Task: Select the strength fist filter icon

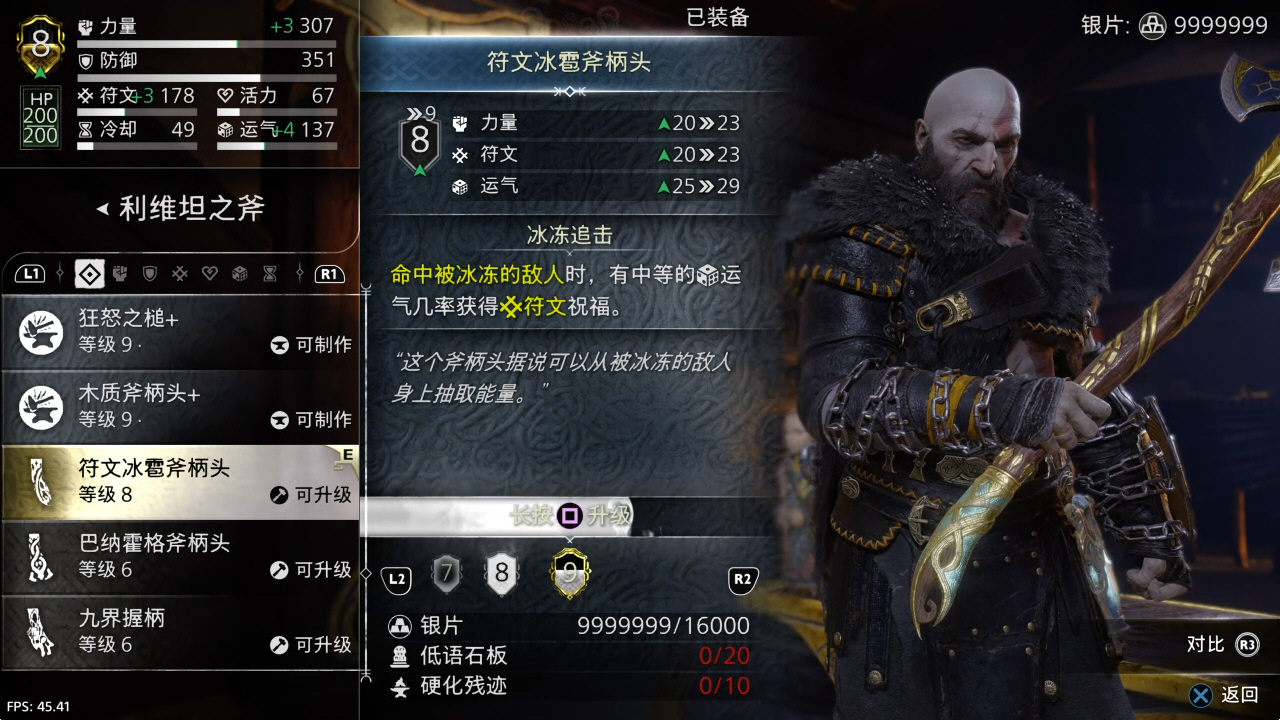Action: [119, 274]
